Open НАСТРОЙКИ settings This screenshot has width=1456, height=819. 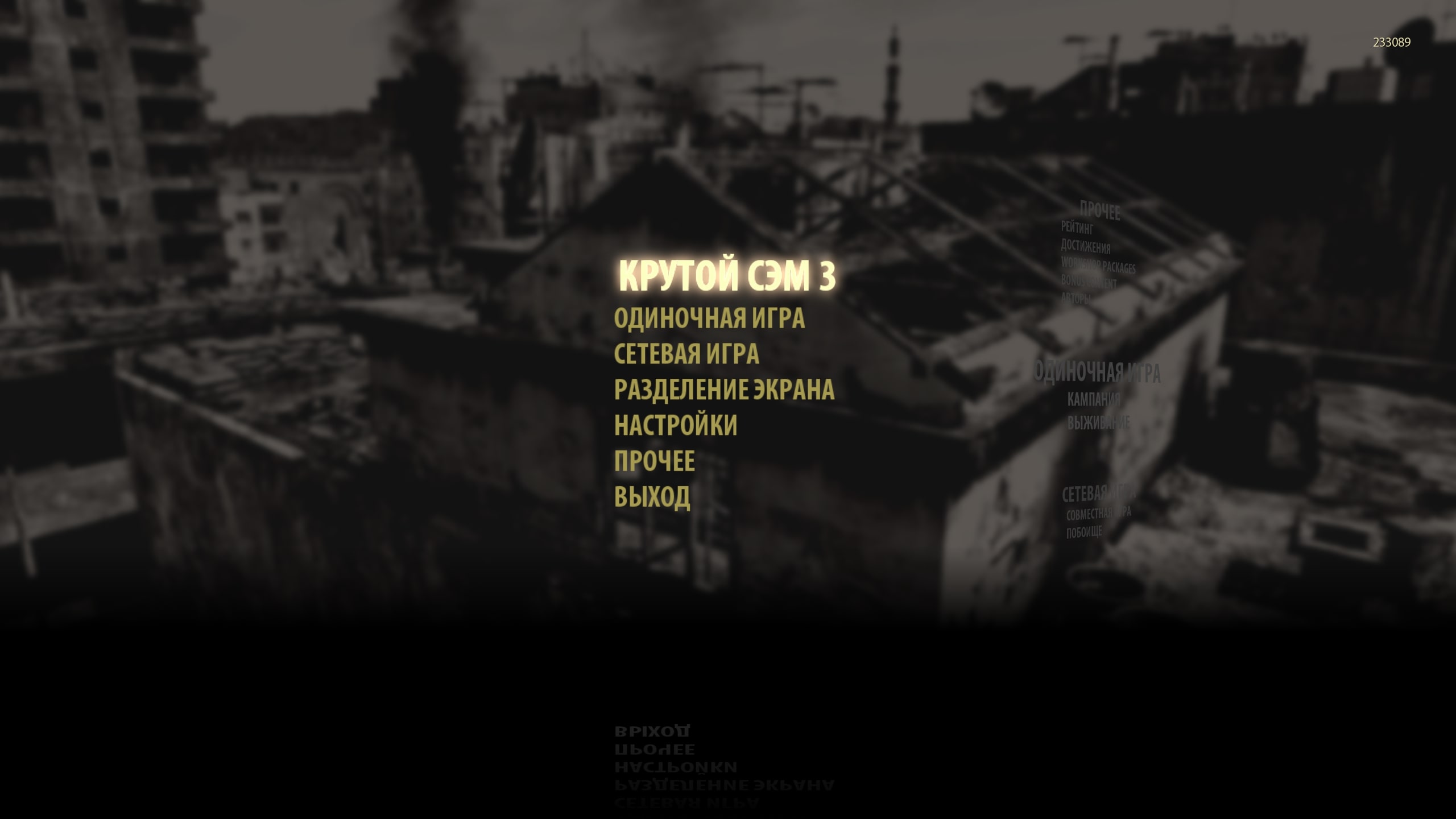click(676, 425)
